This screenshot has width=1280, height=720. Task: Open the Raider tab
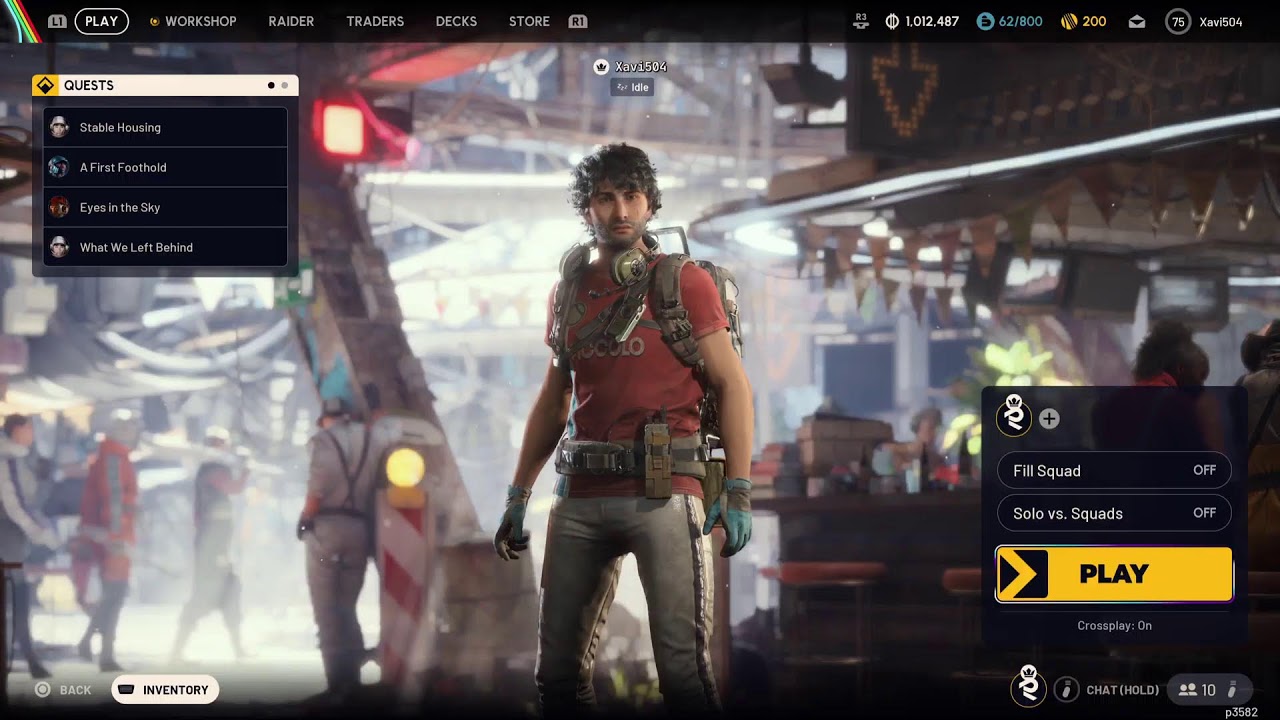(x=291, y=21)
